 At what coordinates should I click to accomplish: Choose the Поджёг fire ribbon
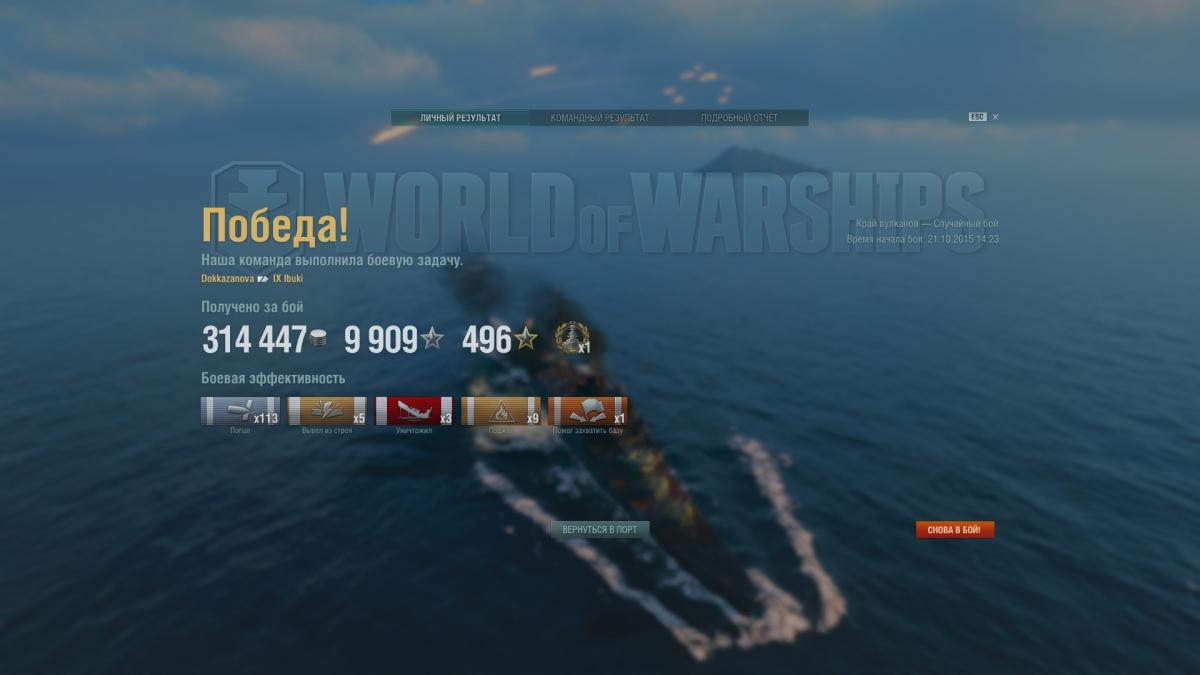pos(501,411)
